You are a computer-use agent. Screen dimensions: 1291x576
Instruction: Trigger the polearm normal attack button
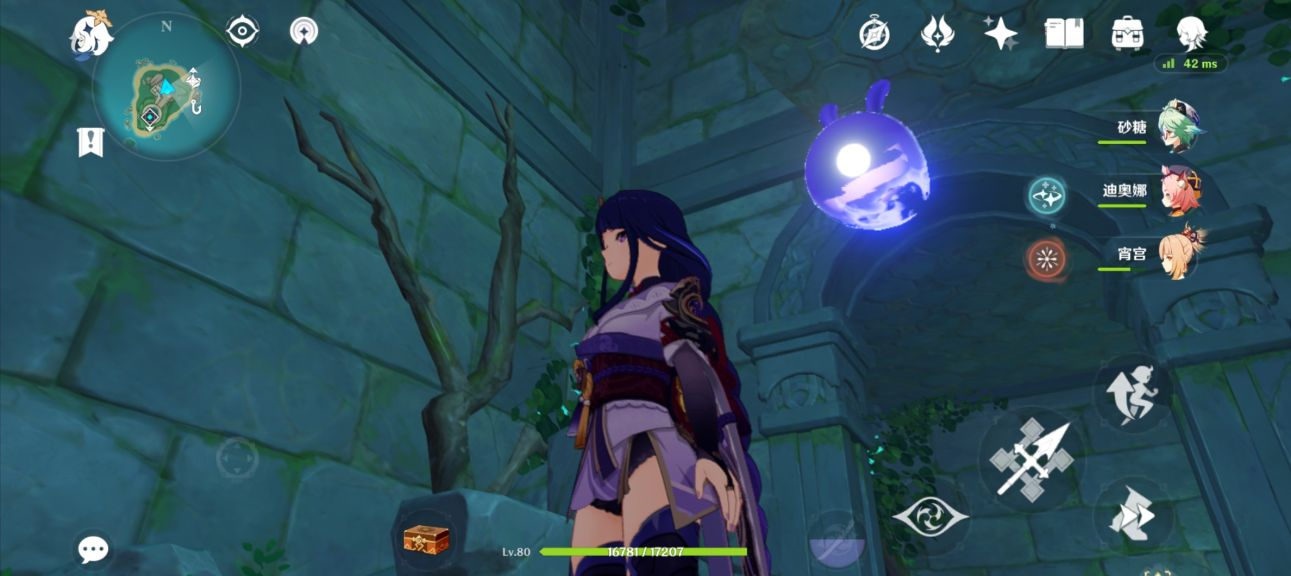point(1030,459)
